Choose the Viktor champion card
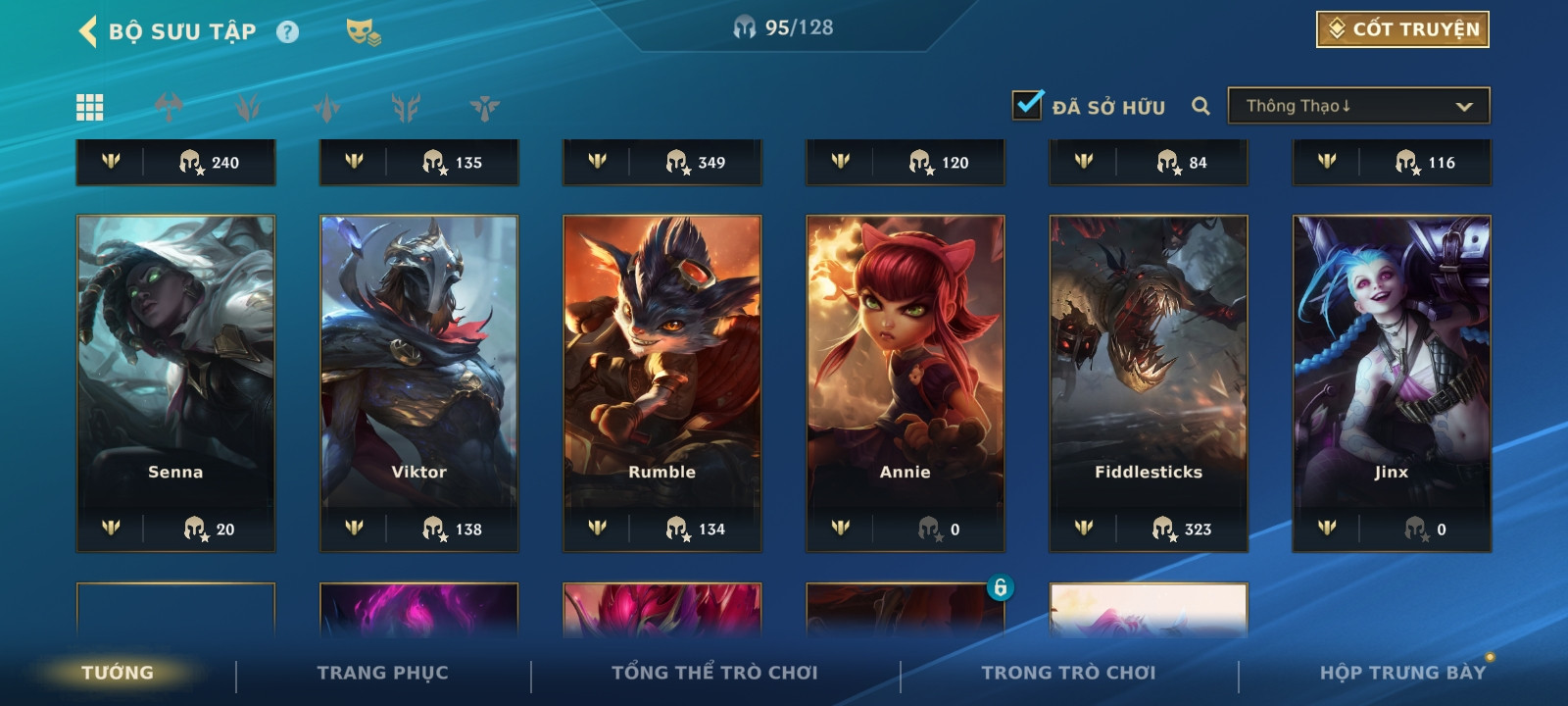The height and width of the screenshot is (706, 1568). pyautogui.click(x=418, y=382)
